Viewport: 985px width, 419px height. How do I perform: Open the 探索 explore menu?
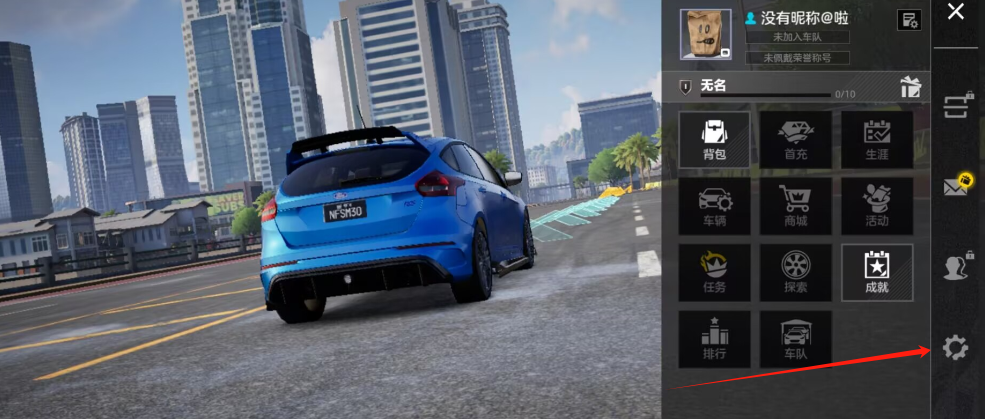(x=795, y=272)
